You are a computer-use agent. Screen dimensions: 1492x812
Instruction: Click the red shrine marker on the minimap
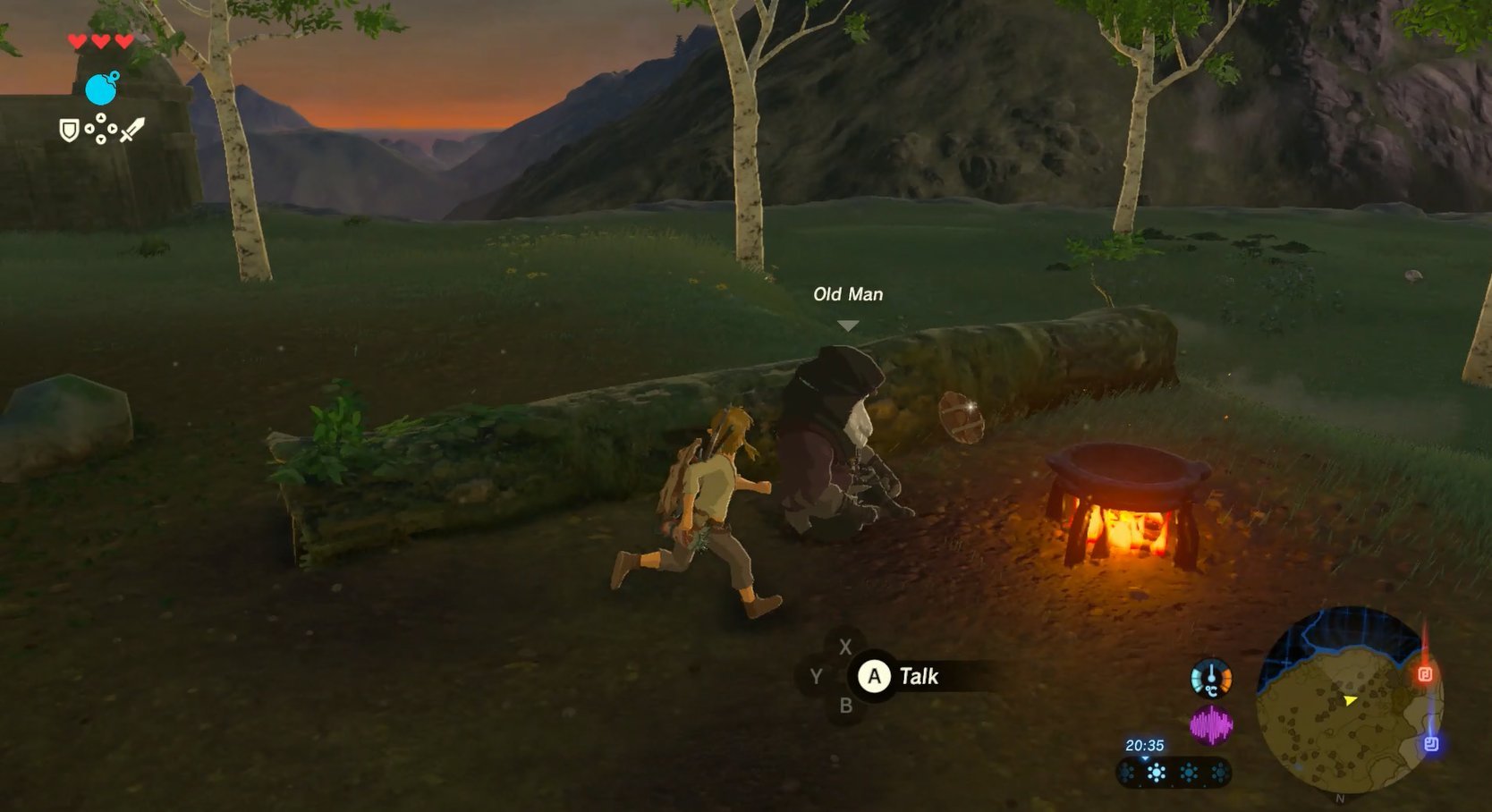[x=1426, y=673]
